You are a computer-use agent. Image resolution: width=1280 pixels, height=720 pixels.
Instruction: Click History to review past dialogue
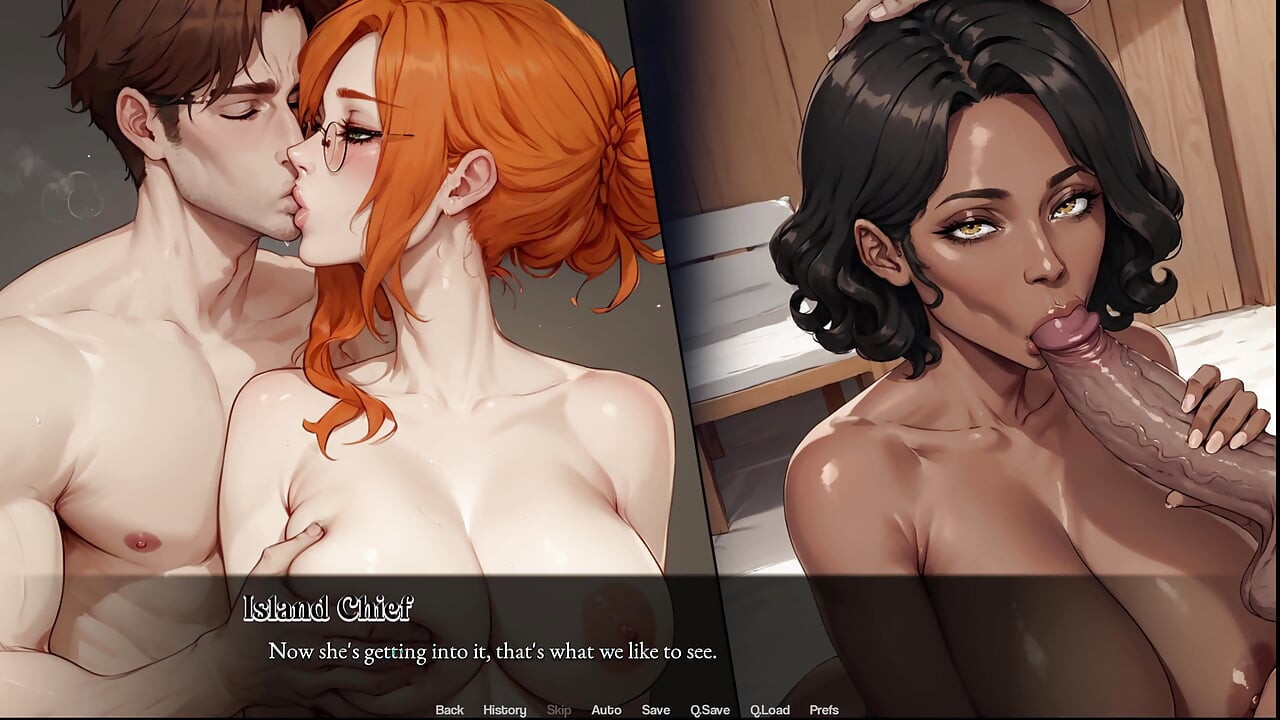[504, 709]
